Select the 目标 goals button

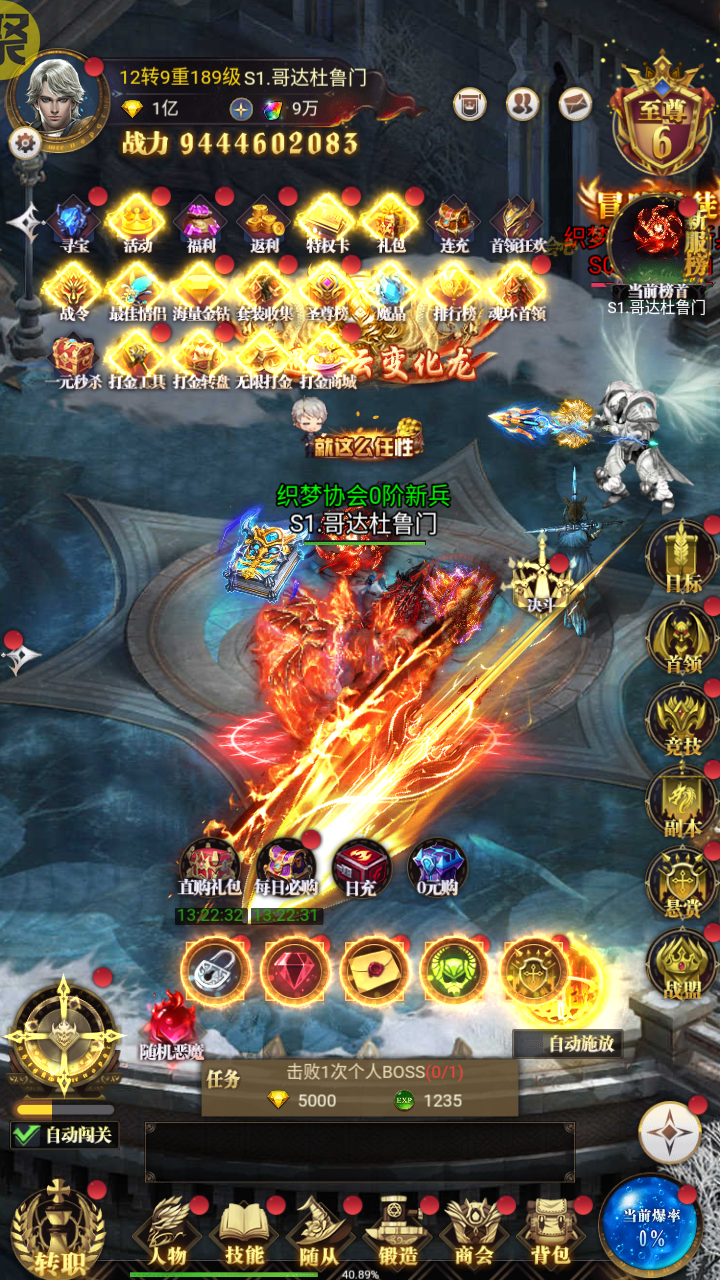(681, 561)
